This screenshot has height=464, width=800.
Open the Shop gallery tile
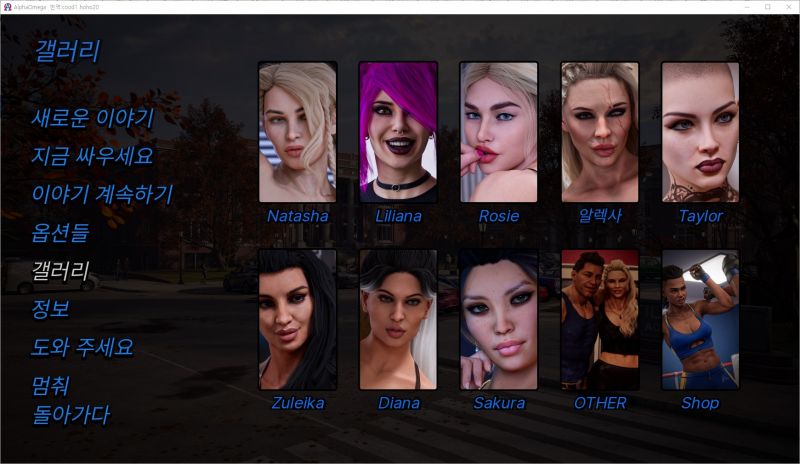700,320
